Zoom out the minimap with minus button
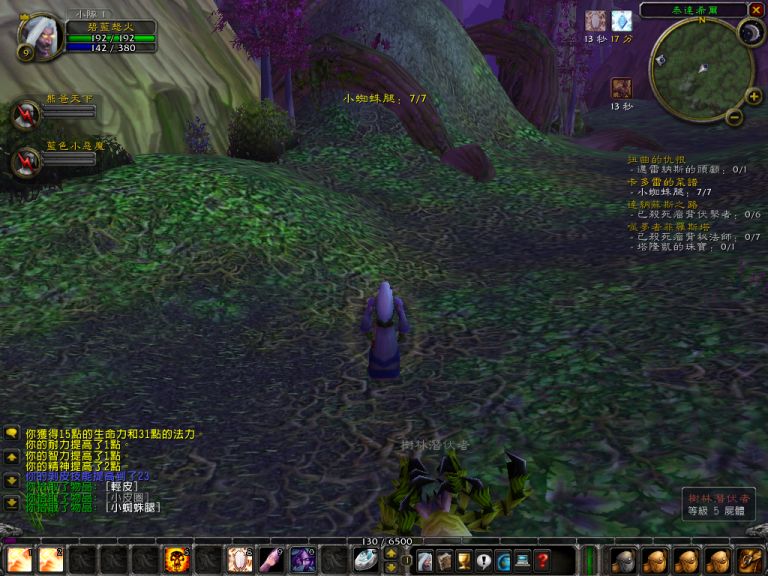Viewport: 768px width, 576px height. tap(734, 117)
